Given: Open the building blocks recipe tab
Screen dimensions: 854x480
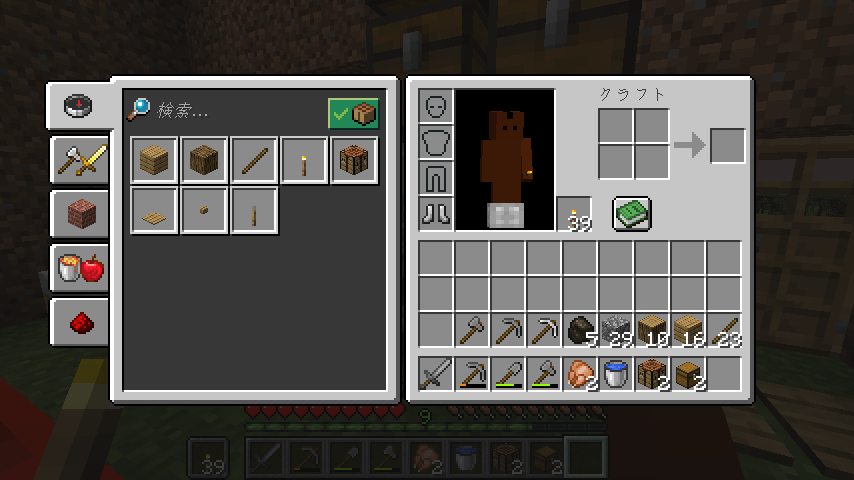Looking at the screenshot, I should (x=80, y=213).
